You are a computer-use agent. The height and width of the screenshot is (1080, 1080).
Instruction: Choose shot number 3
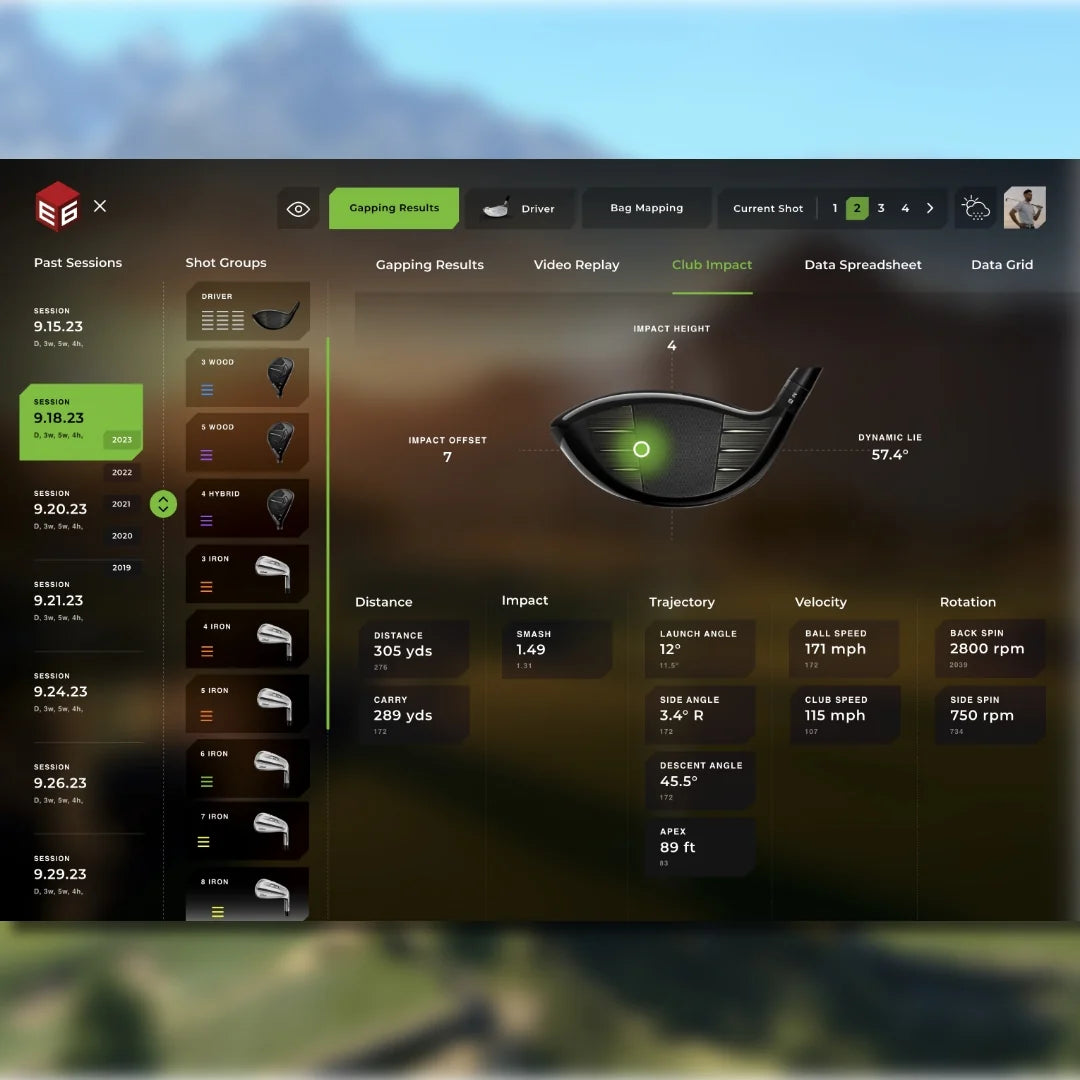pos(881,208)
